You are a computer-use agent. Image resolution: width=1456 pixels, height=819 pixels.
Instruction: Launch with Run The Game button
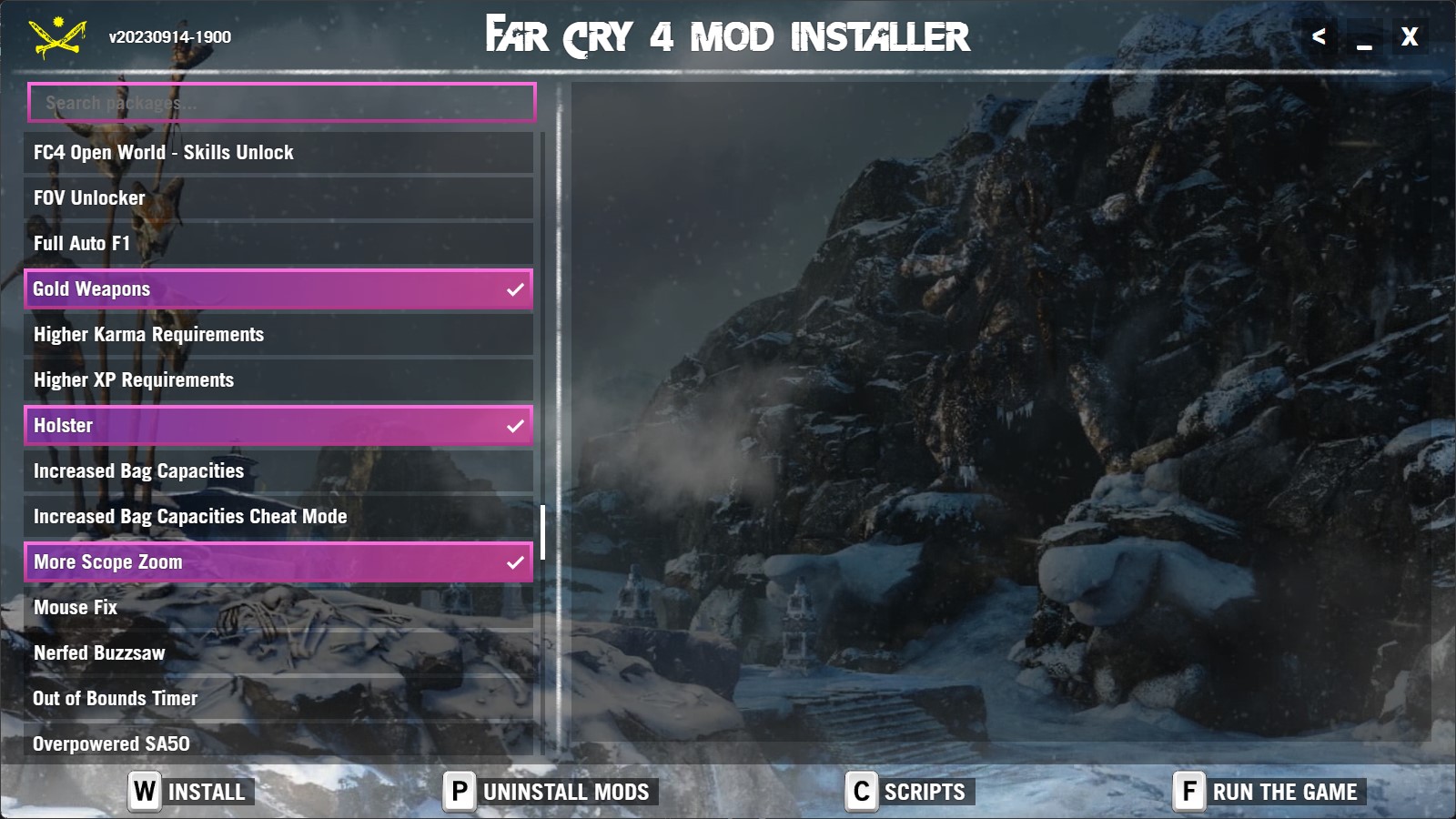tap(1269, 792)
